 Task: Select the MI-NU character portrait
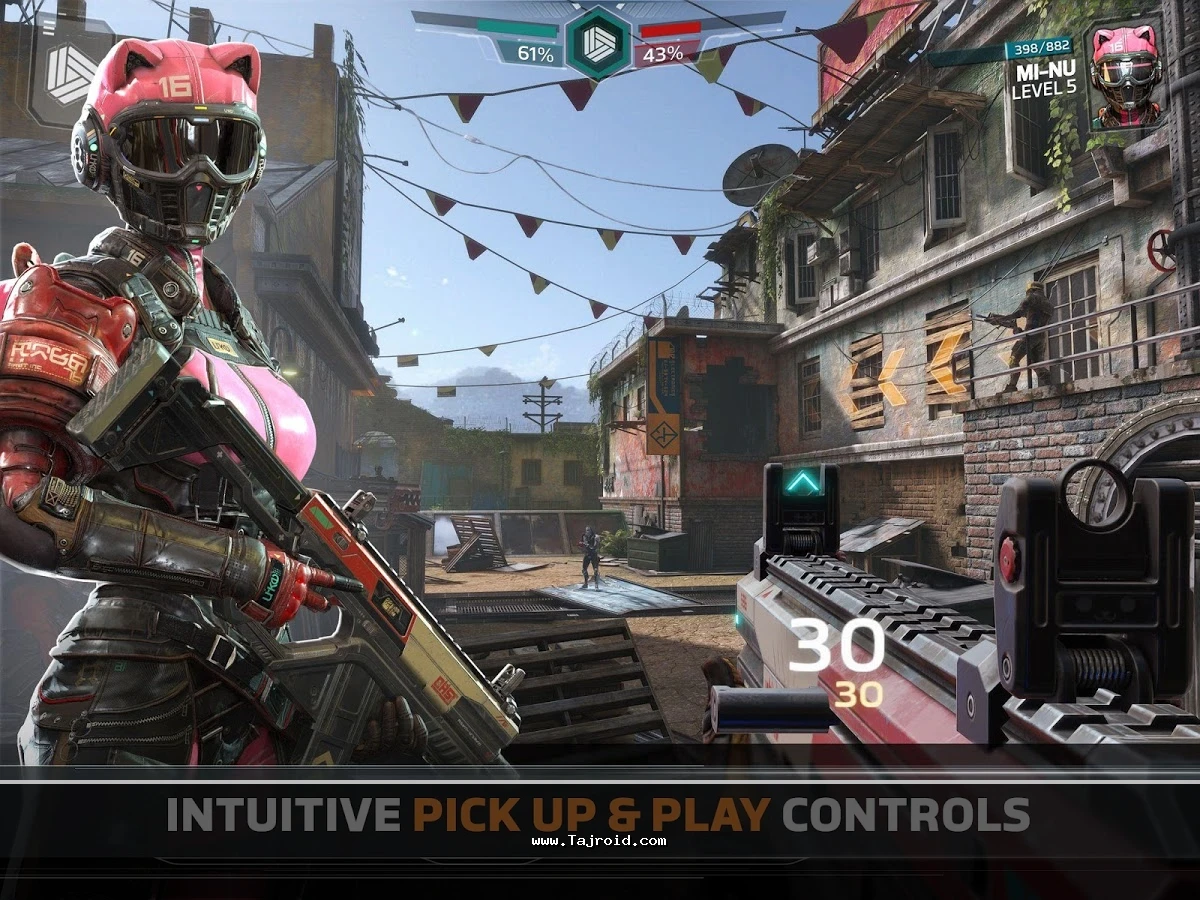(1126, 75)
